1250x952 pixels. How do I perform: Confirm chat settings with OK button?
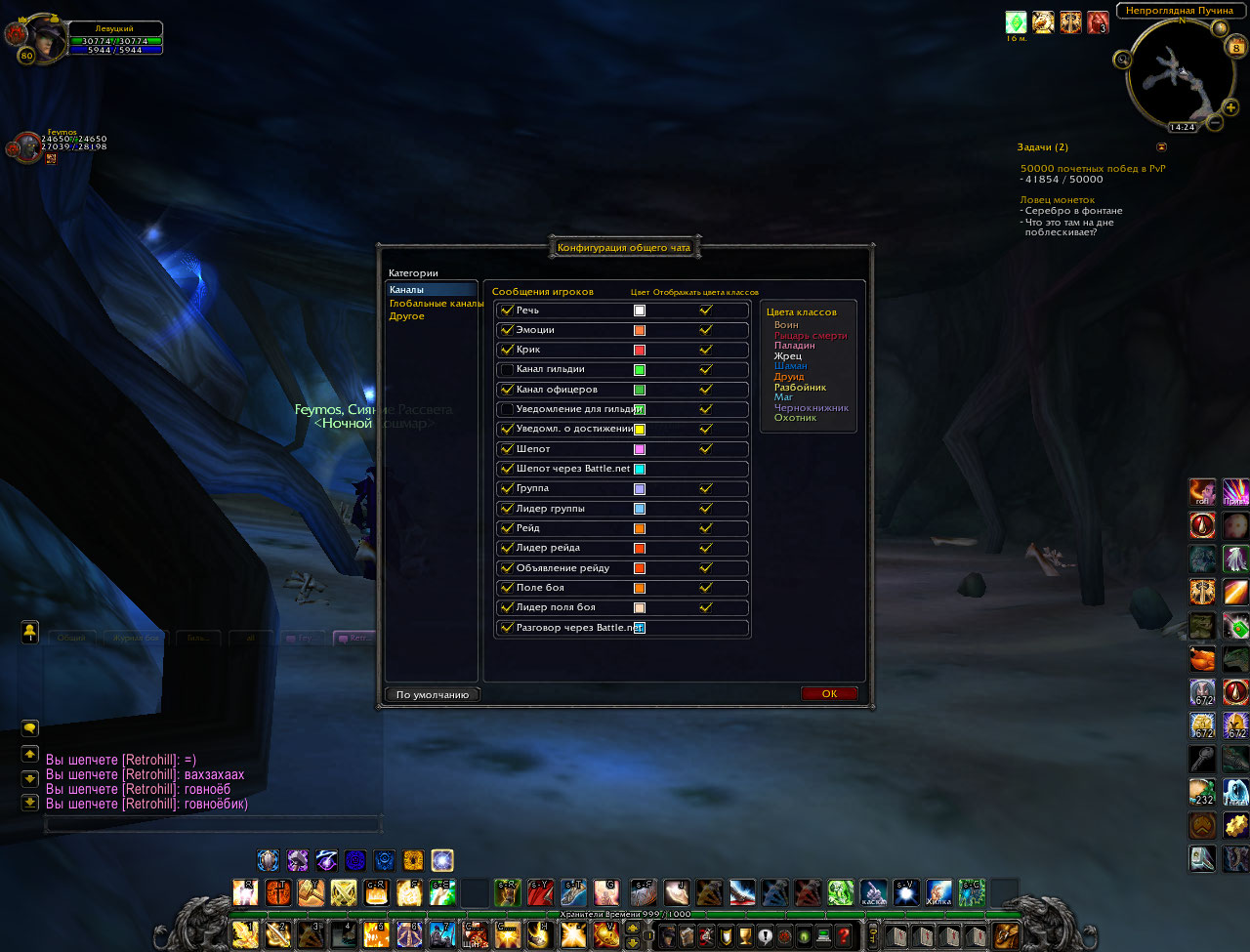click(x=829, y=694)
